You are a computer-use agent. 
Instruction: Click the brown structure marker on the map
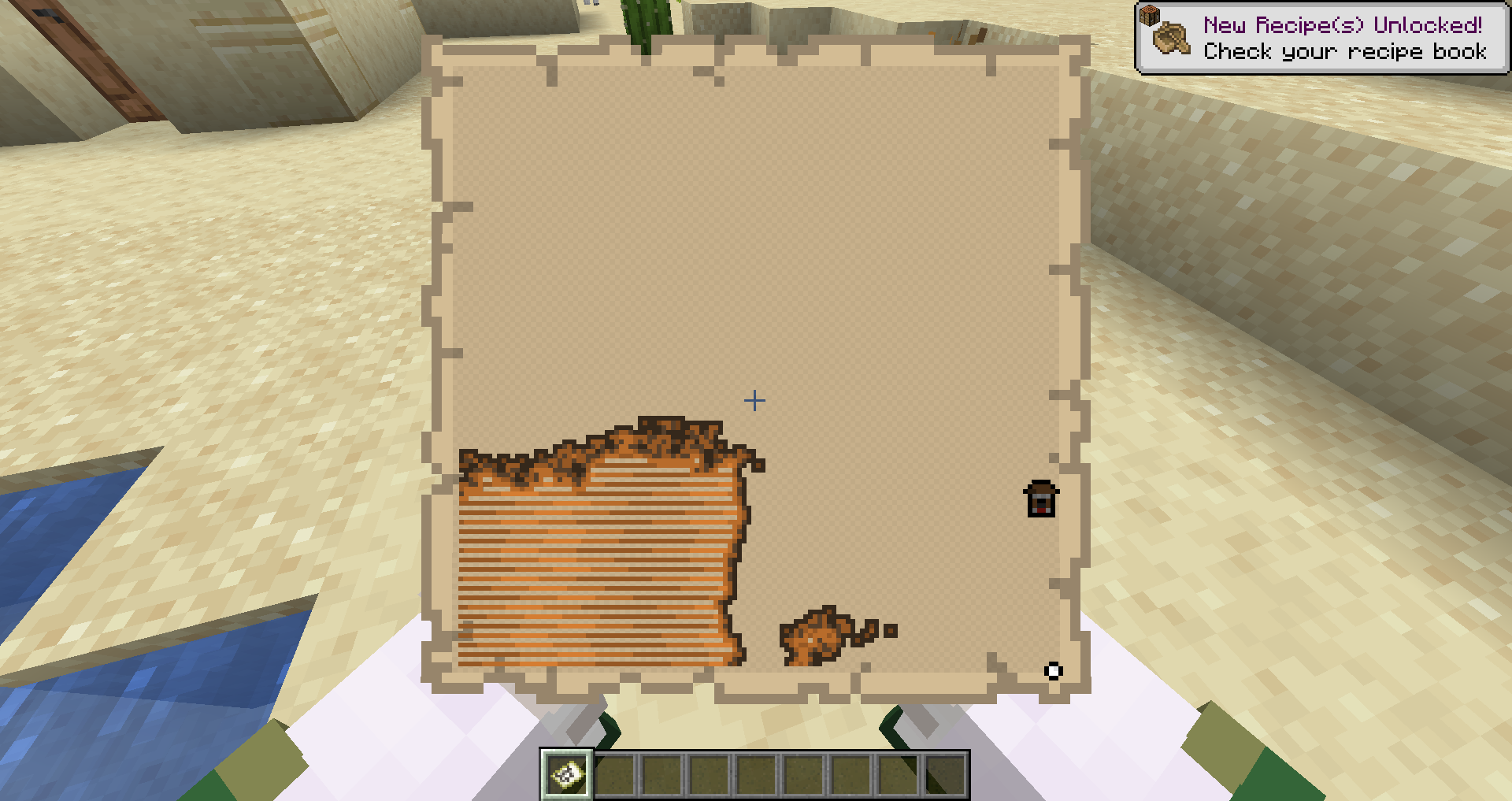click(1041, 499)
